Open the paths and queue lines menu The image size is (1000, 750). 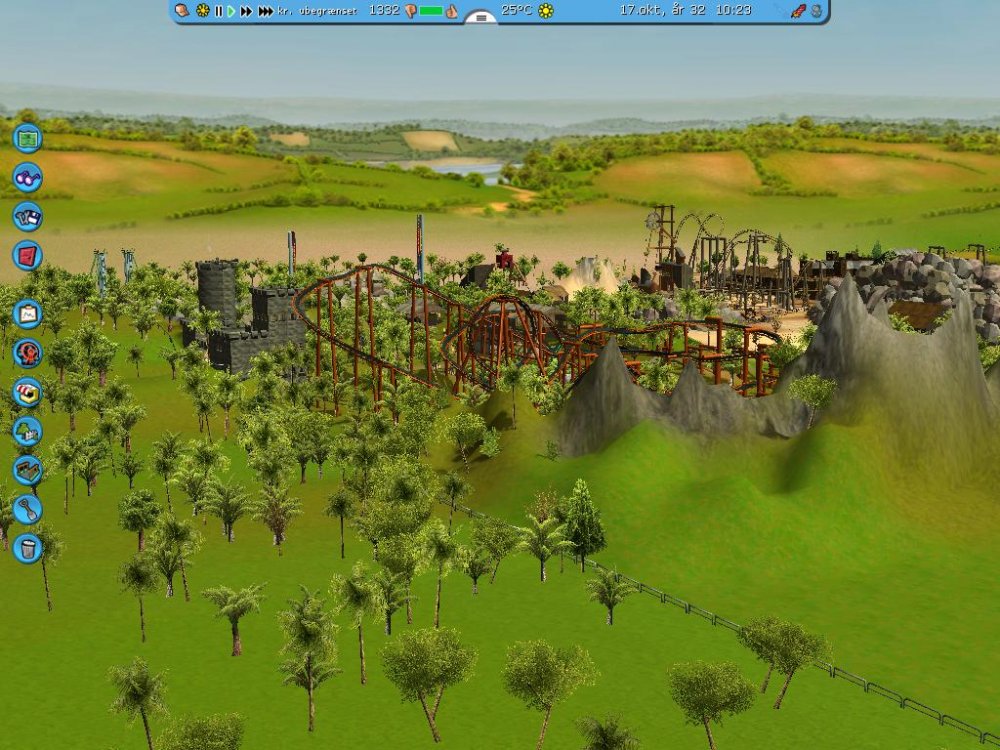point(27,470)
